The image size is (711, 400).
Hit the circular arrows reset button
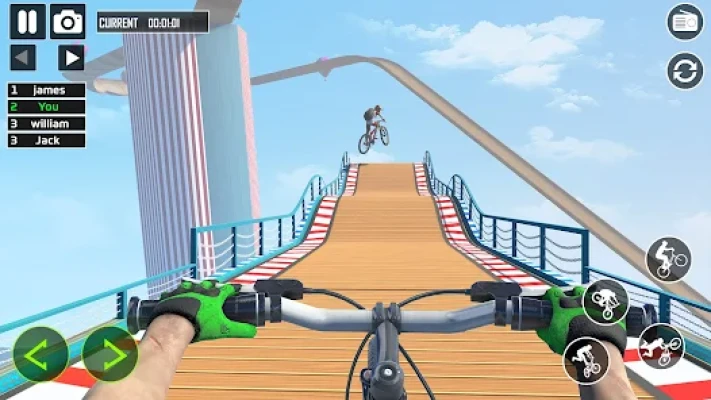[x=685, y=71]
